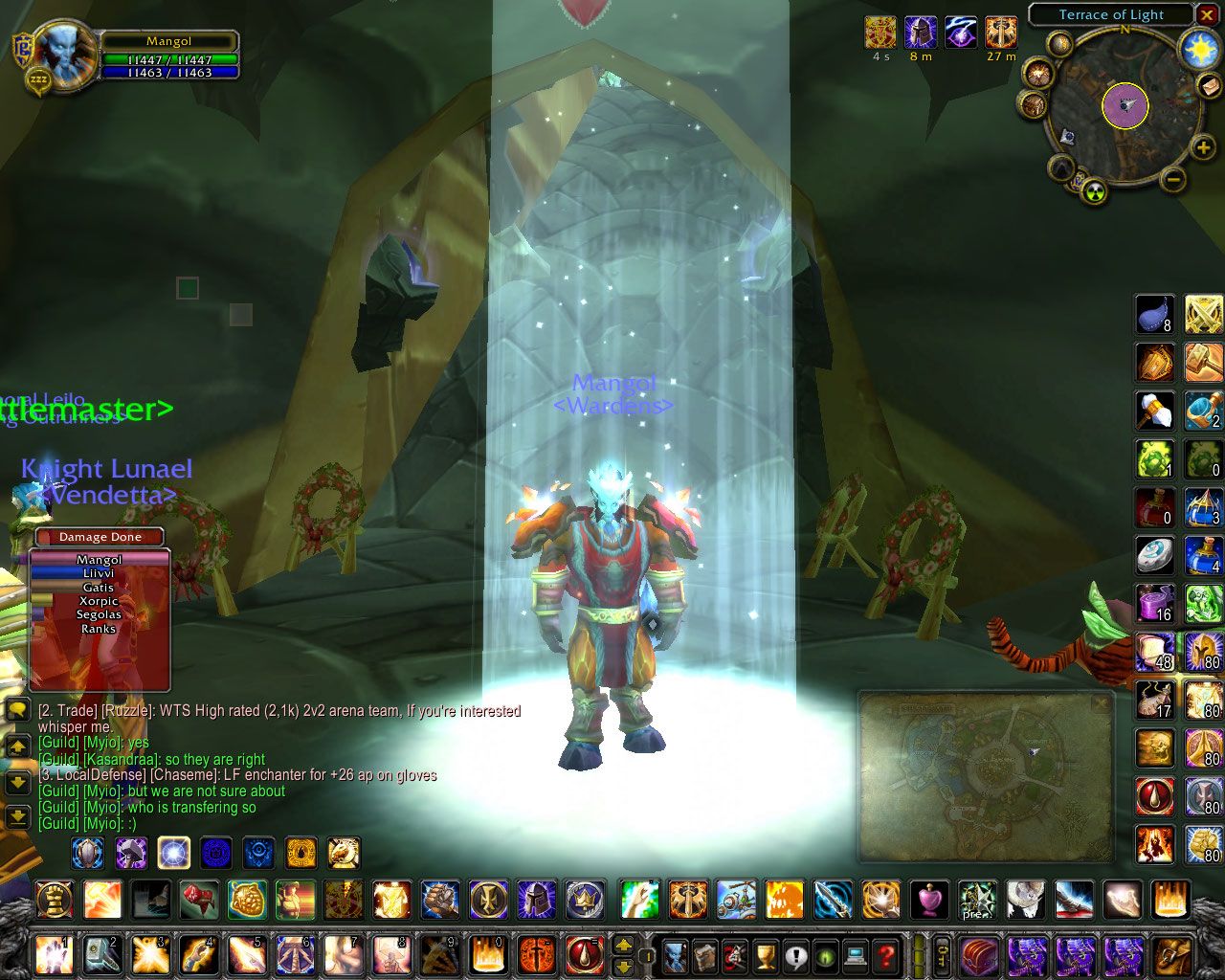The image size is (1225, 980).
Task: Click the blue fish item slot
Action: click(1154, 314)
